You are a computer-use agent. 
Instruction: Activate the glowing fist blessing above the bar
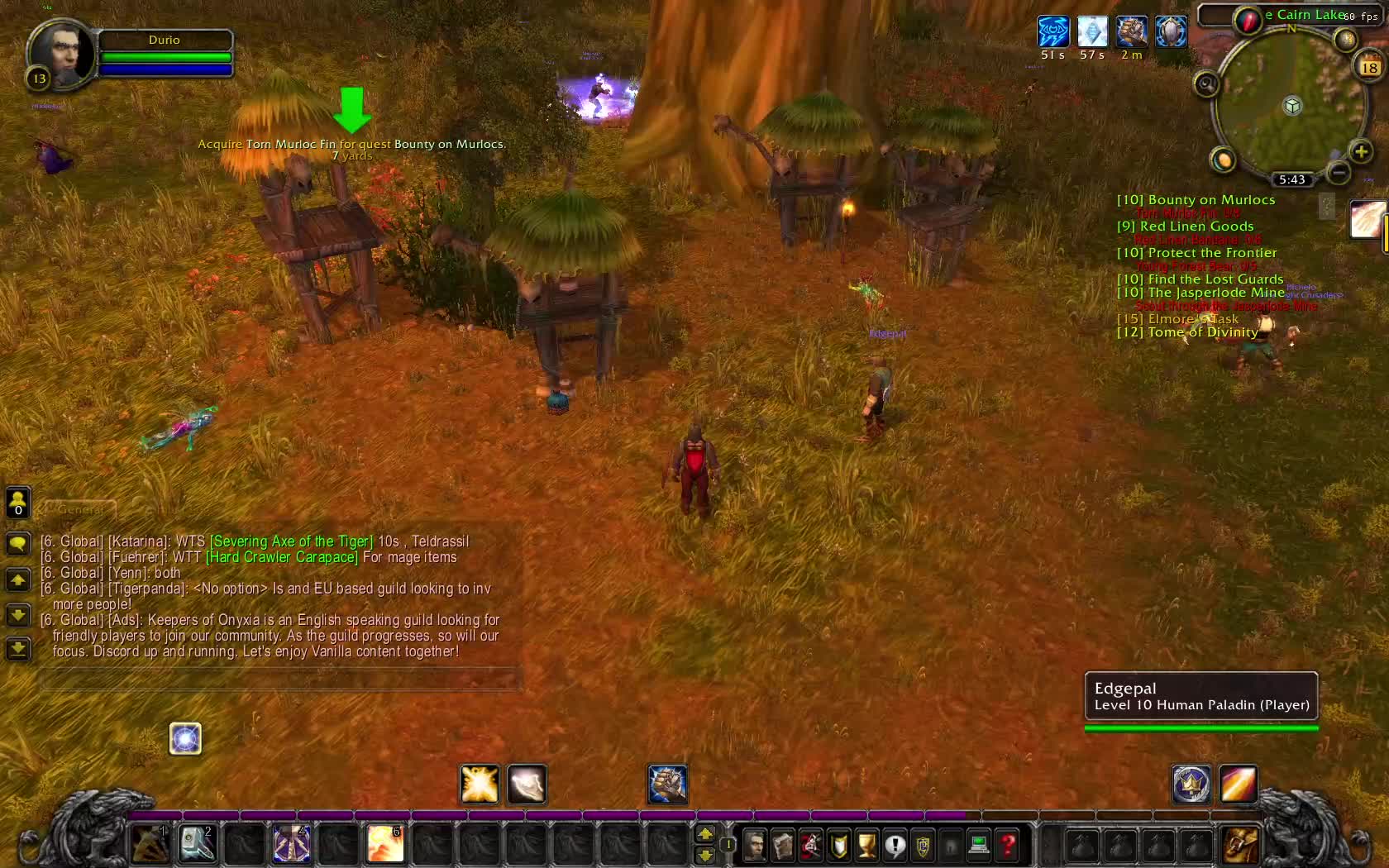(x=667, y=785)
